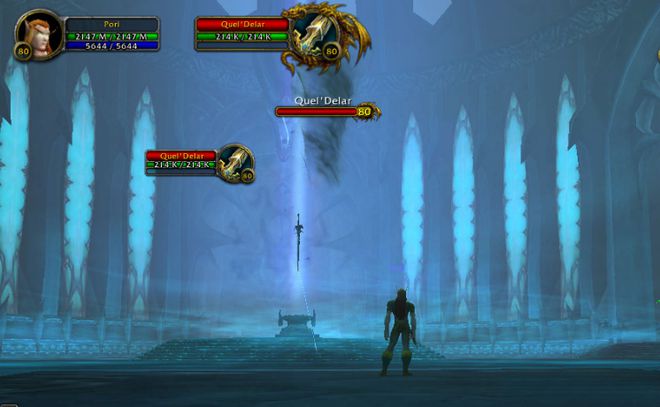Select the smaller Quel'Delar focus frame portrait
The image size is (660, 407).
click(235, 162)
